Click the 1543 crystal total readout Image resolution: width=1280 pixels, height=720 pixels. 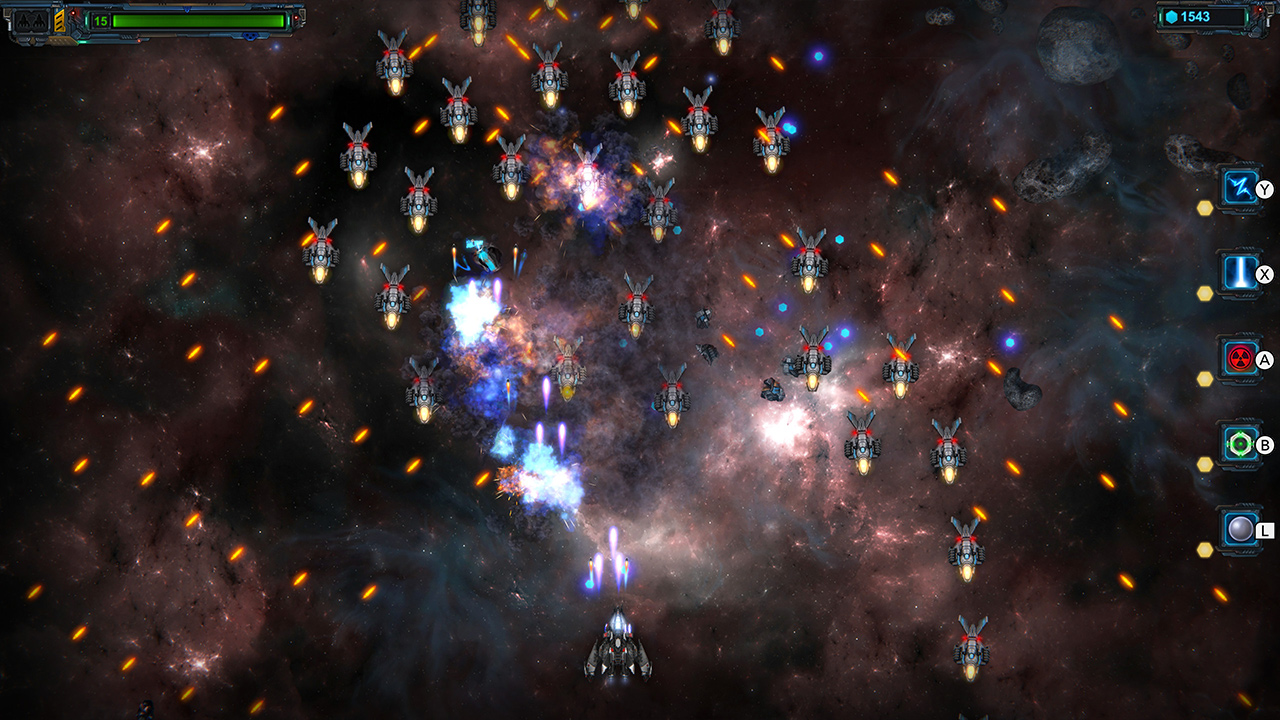point(1196,17)
